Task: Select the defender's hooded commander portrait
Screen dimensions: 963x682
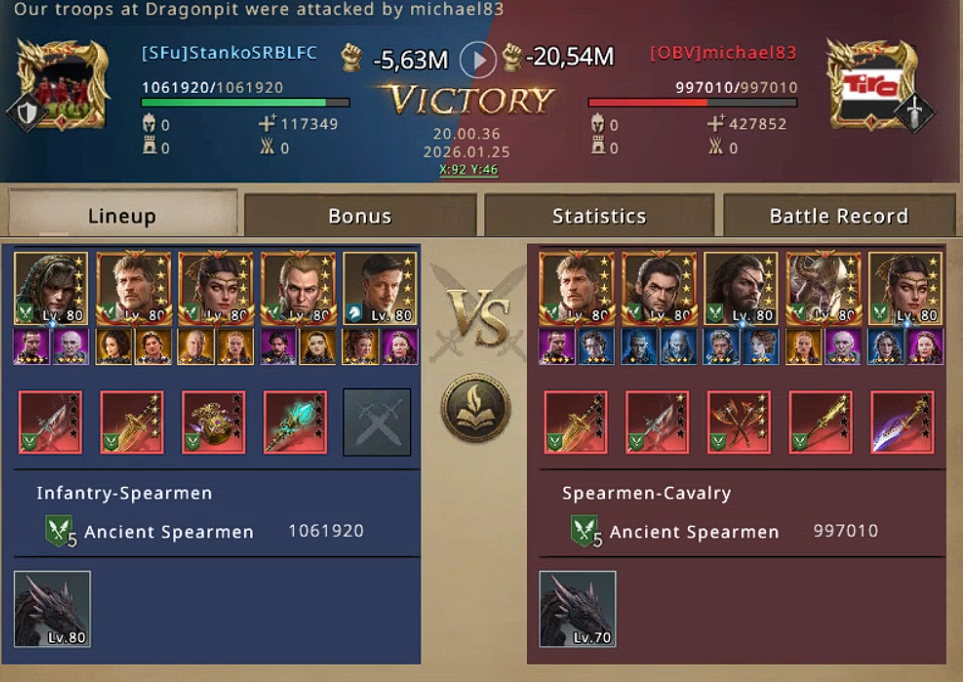Action: pos(51,288)
